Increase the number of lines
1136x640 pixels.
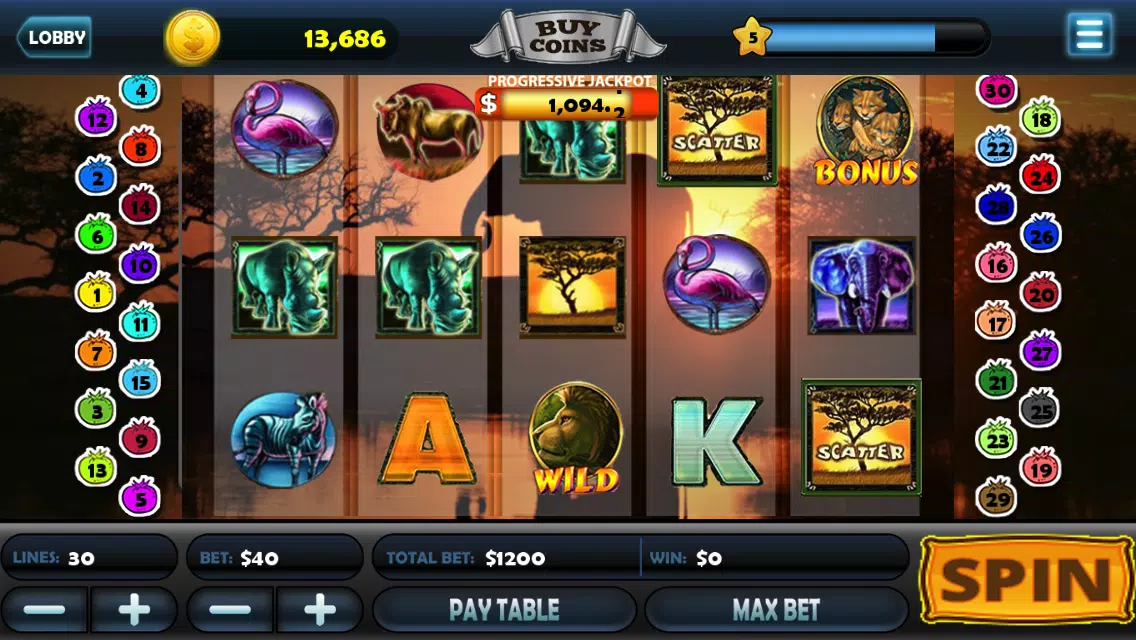(x=134, y=609)
